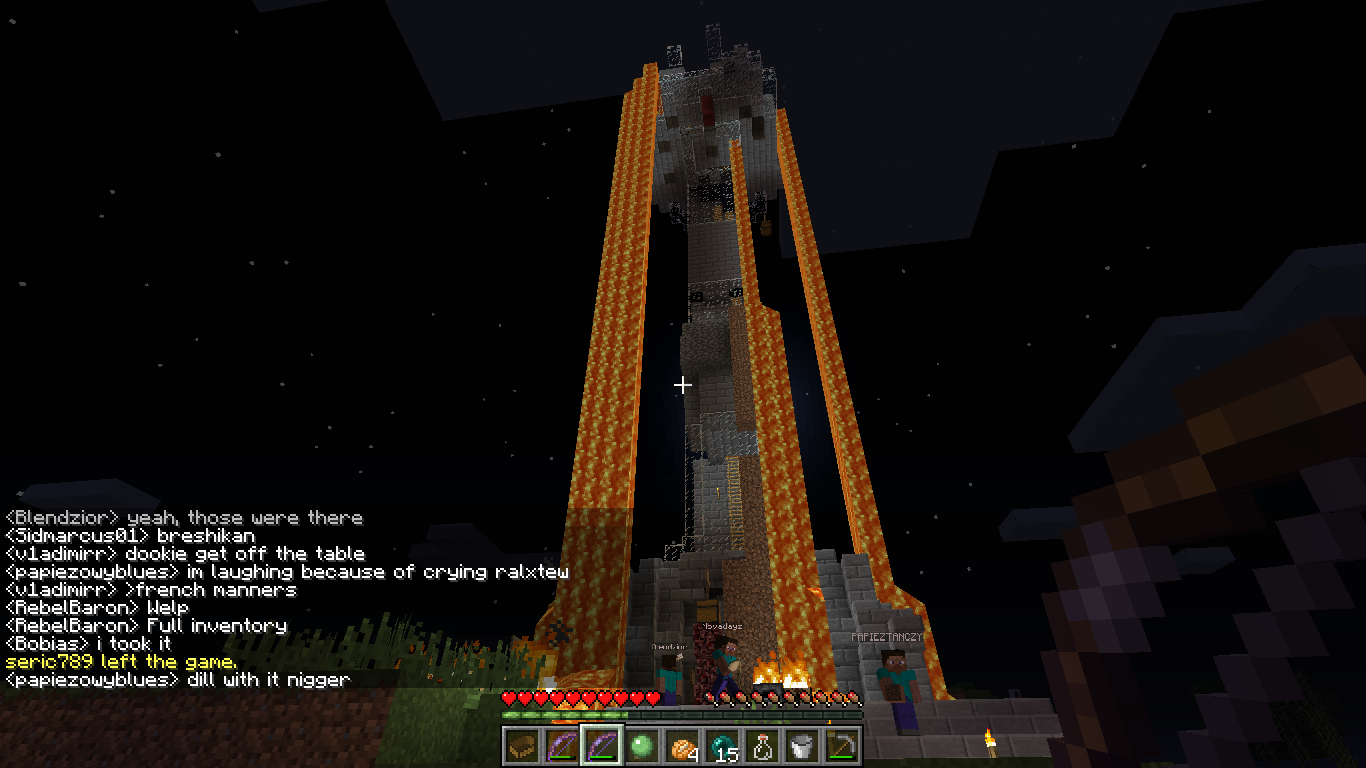Switch to the pickaxe hotbar slot
This screenshot has height=768, width=1366.
pos(842,745)
